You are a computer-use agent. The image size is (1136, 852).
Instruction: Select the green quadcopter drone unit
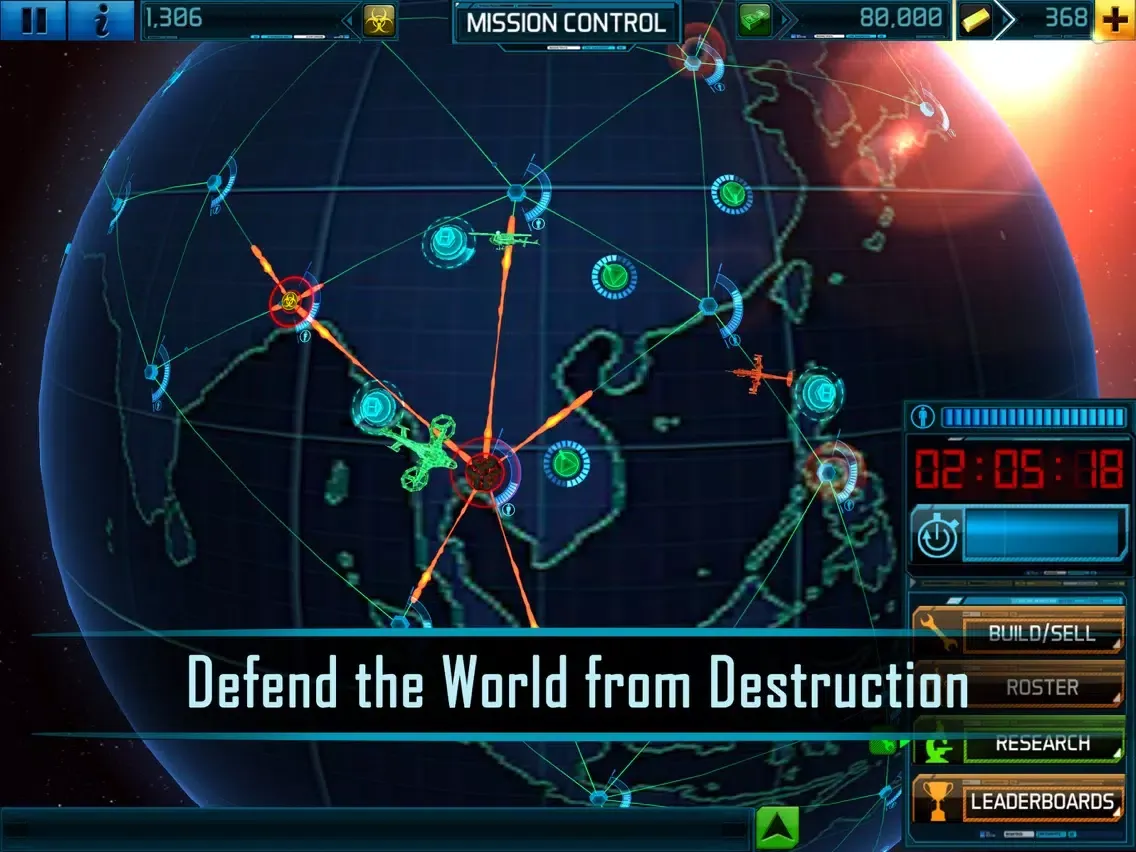(420, 452)
